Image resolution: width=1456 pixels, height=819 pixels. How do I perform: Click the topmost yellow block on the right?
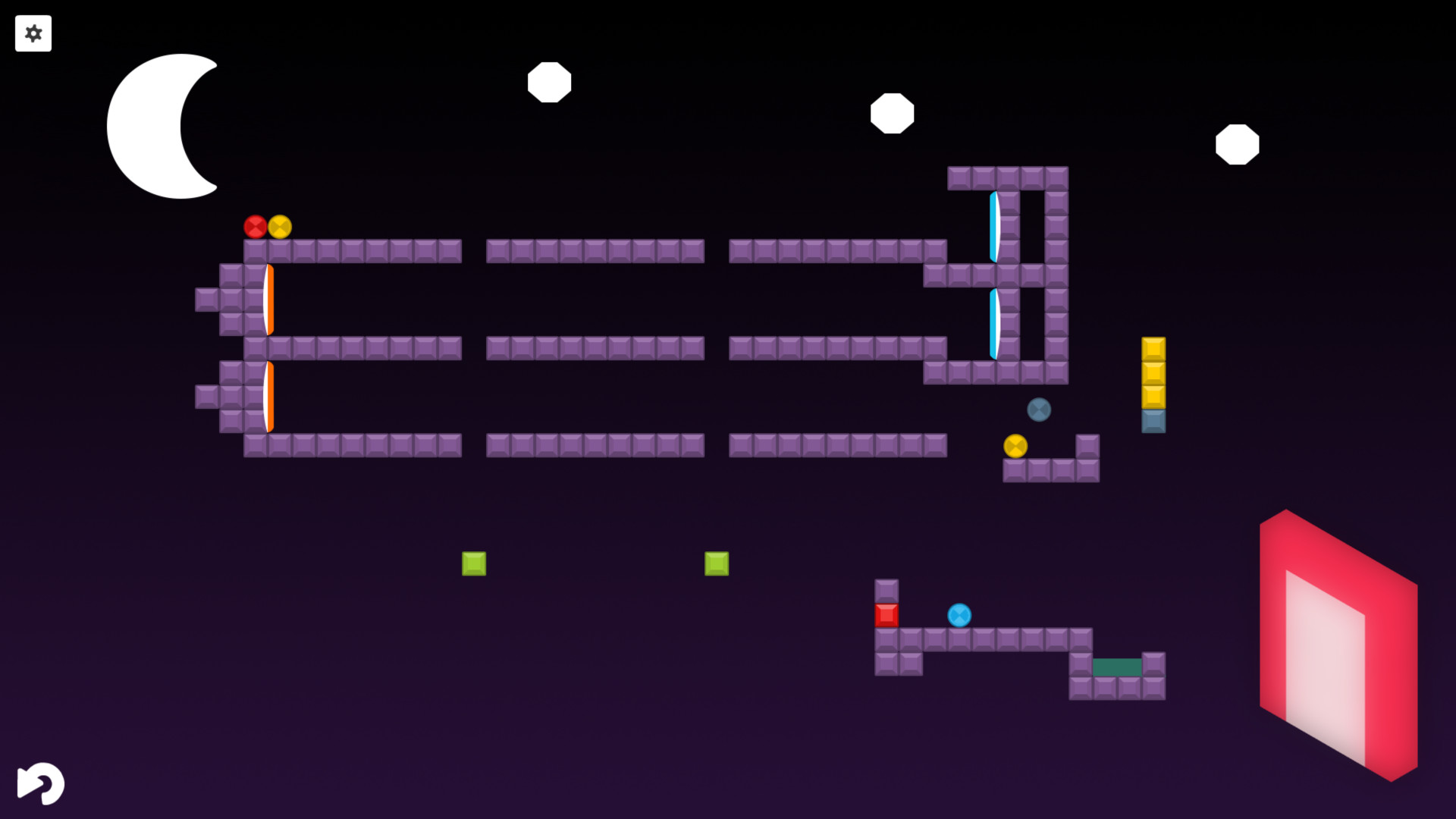click(1152, 350)
